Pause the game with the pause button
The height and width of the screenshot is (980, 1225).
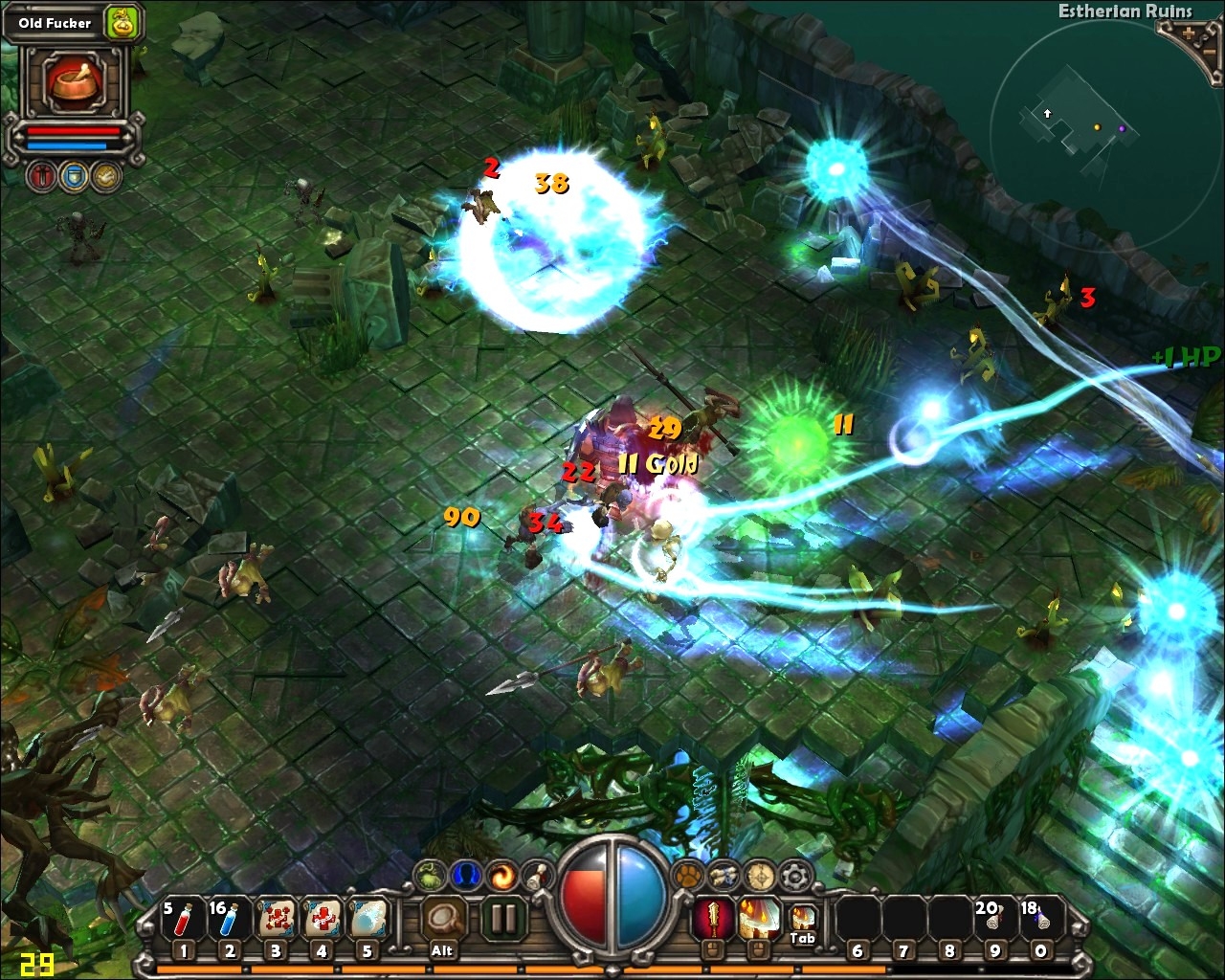[503, 919]
